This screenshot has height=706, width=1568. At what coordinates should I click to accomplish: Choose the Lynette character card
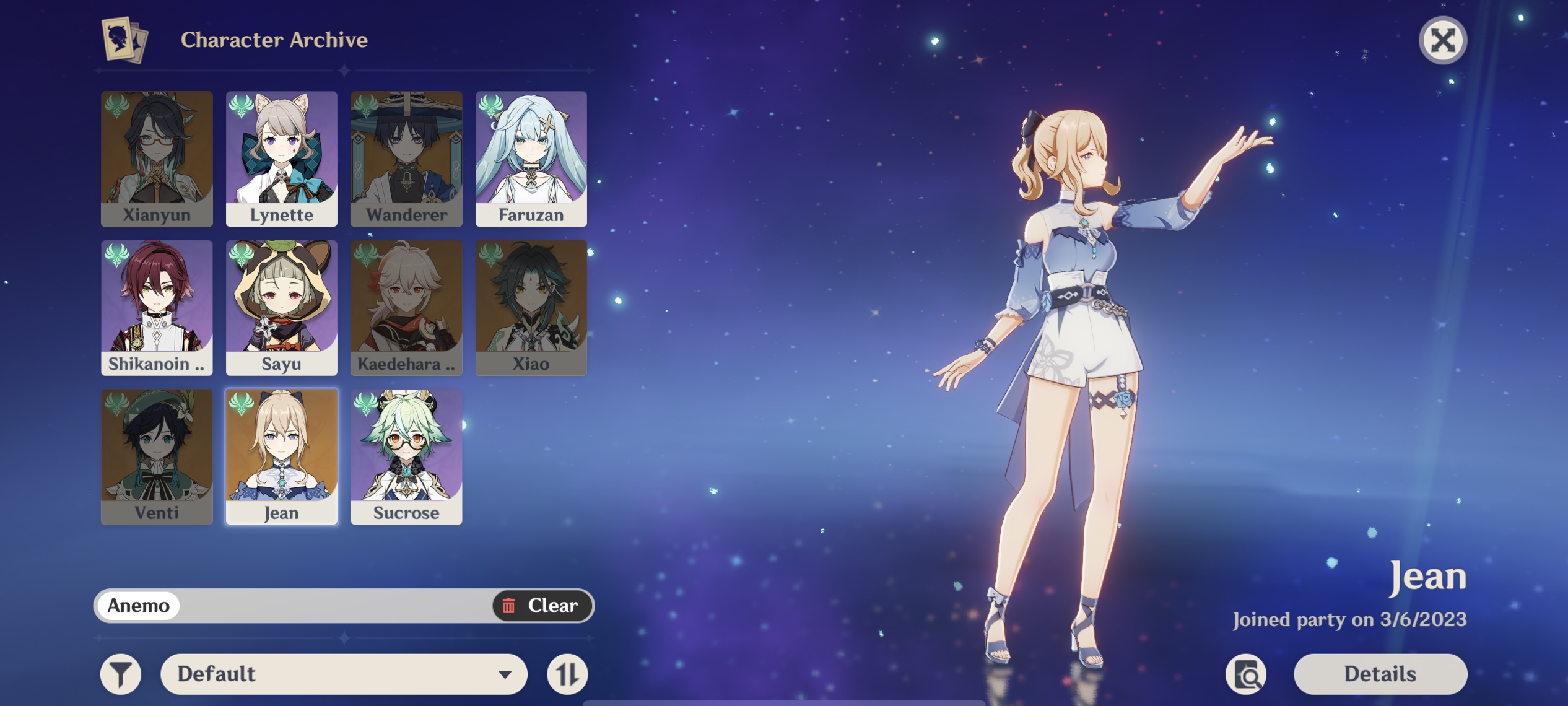point(282,159)
